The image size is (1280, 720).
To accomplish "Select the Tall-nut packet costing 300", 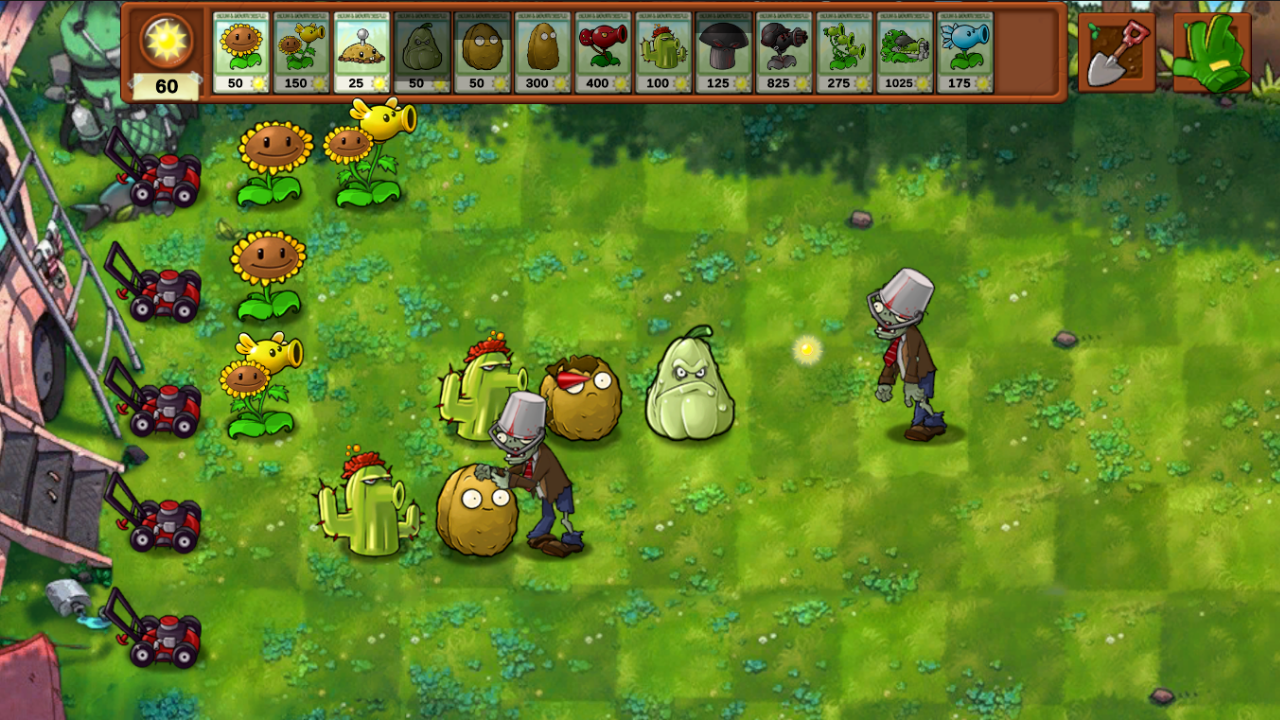I will 541,50.
